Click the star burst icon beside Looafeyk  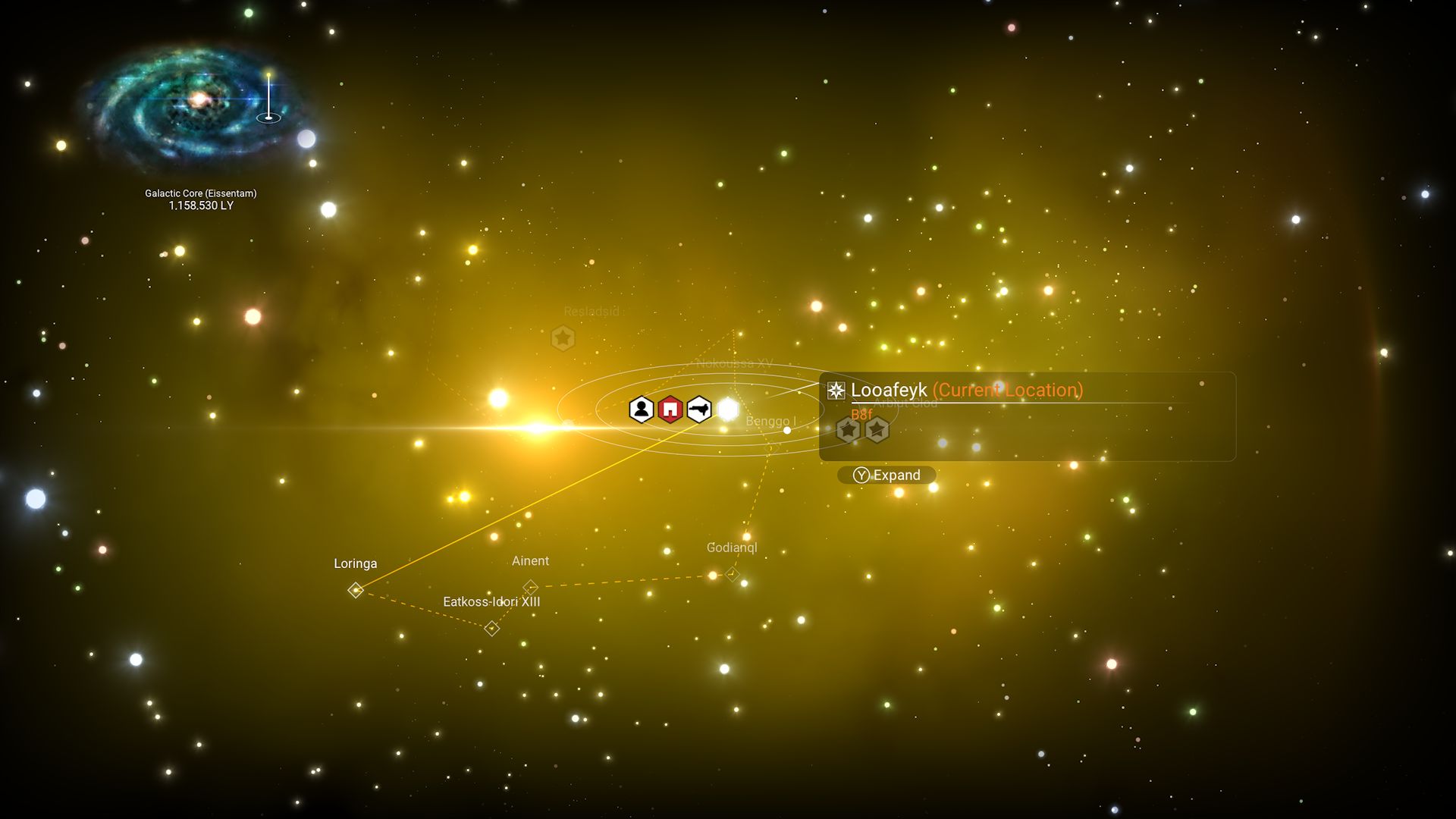click(x=835, y=390)
